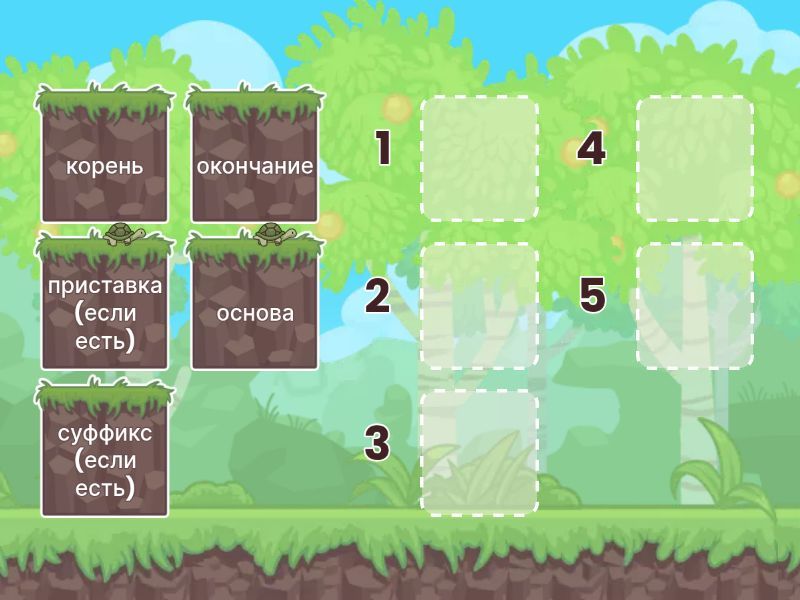Screen dimensions: 800x600
Task: Choose the empty drop slot numbered 3
Action: point(479,453)
